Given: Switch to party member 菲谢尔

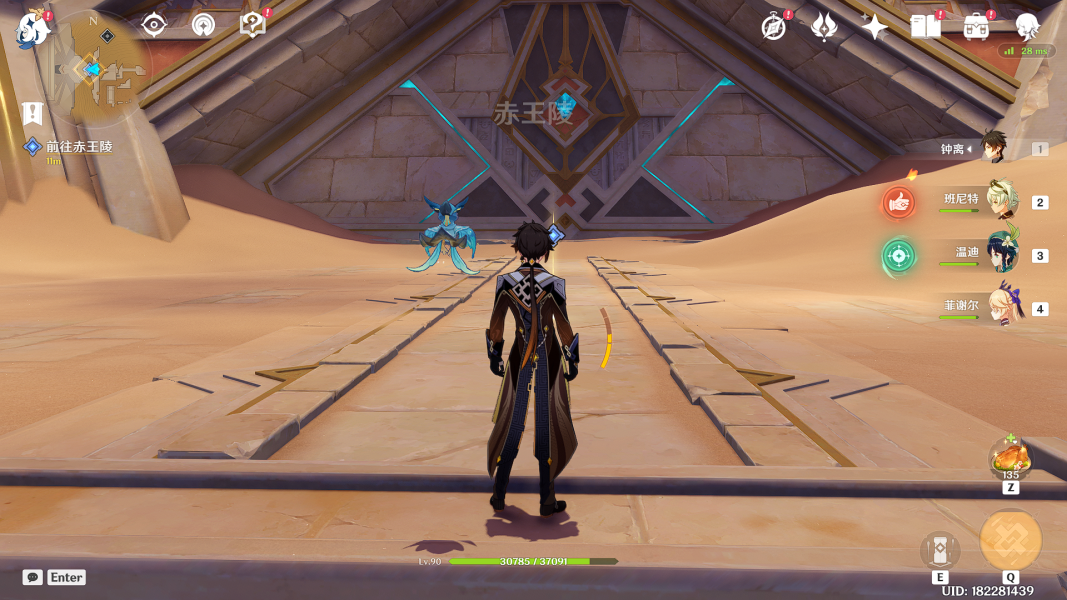Looking at the screenshot, I should (1002, 308).
